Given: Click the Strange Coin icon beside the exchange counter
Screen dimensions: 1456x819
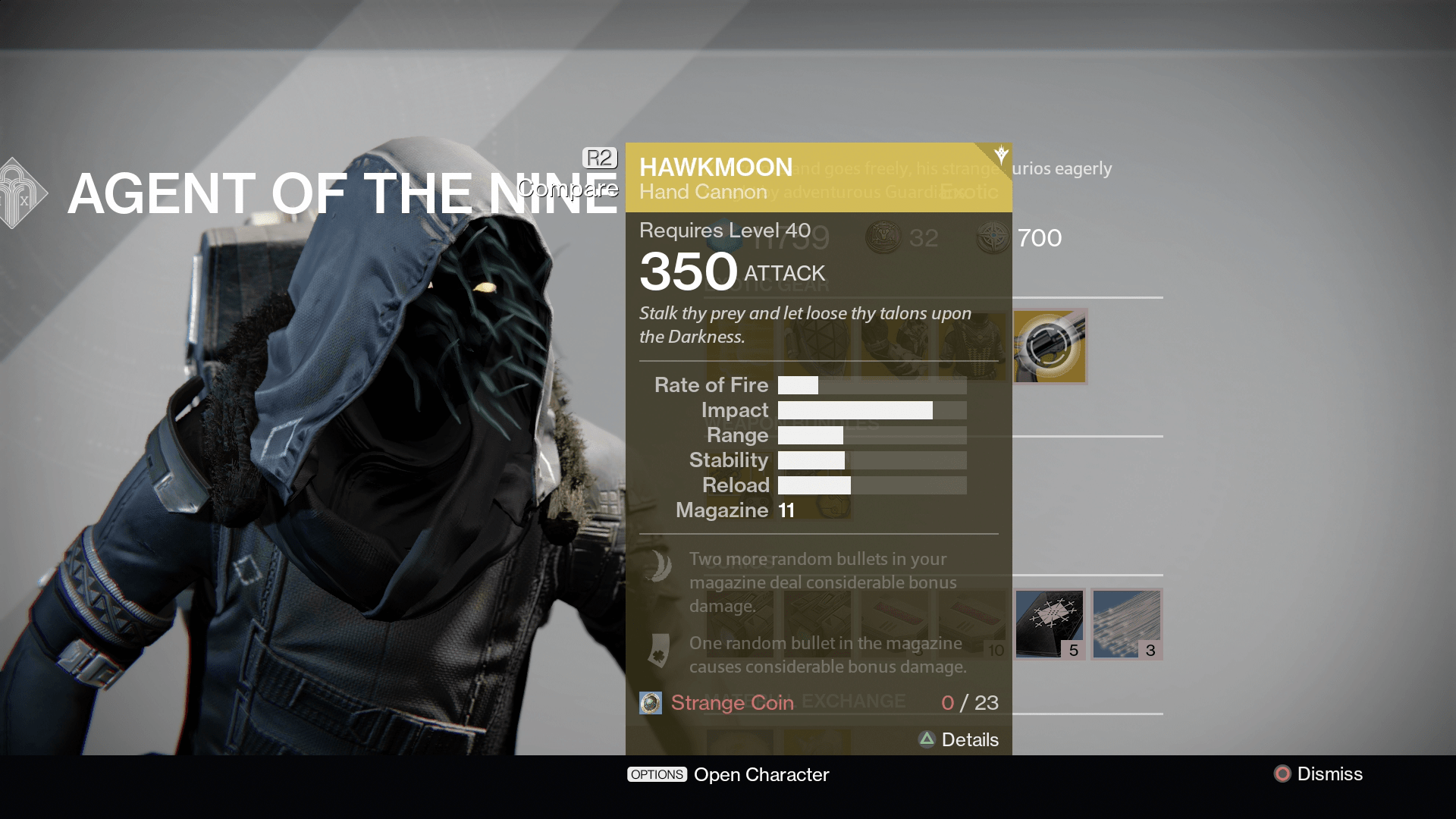Looking at the screenshot, I should tap(651, 703).
